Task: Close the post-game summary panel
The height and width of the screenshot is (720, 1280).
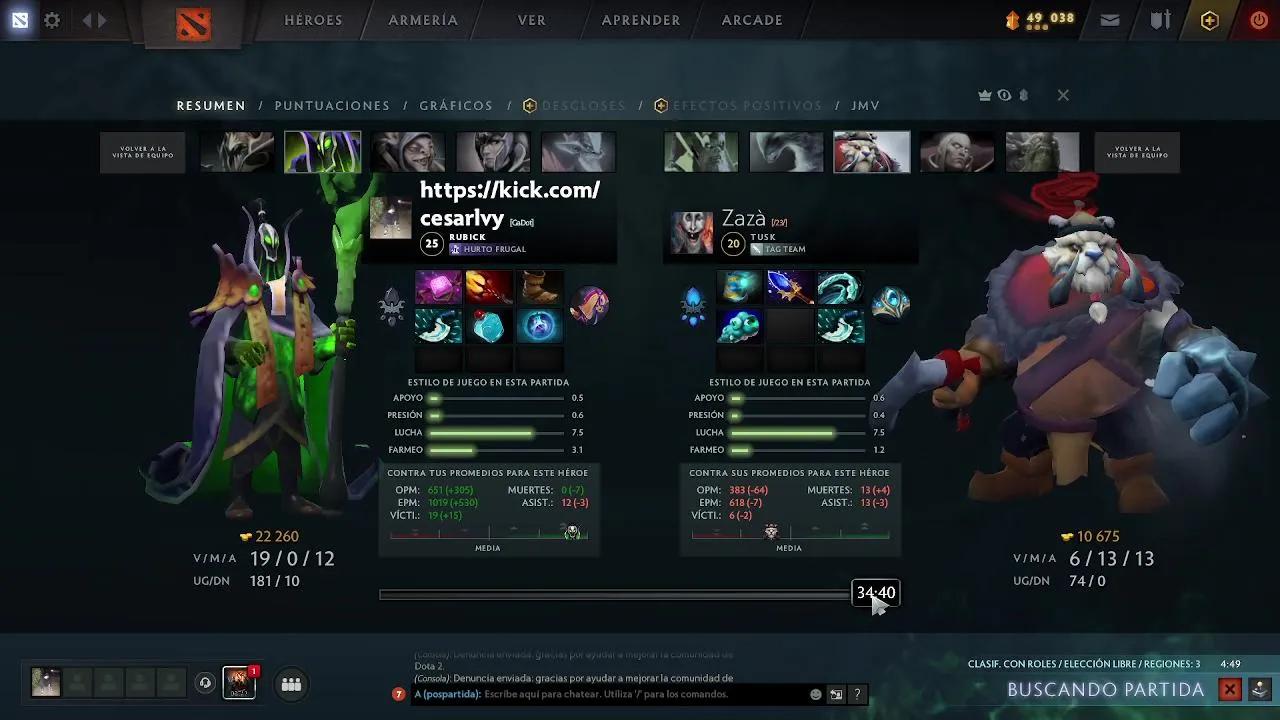Action: coord(1063,95)
